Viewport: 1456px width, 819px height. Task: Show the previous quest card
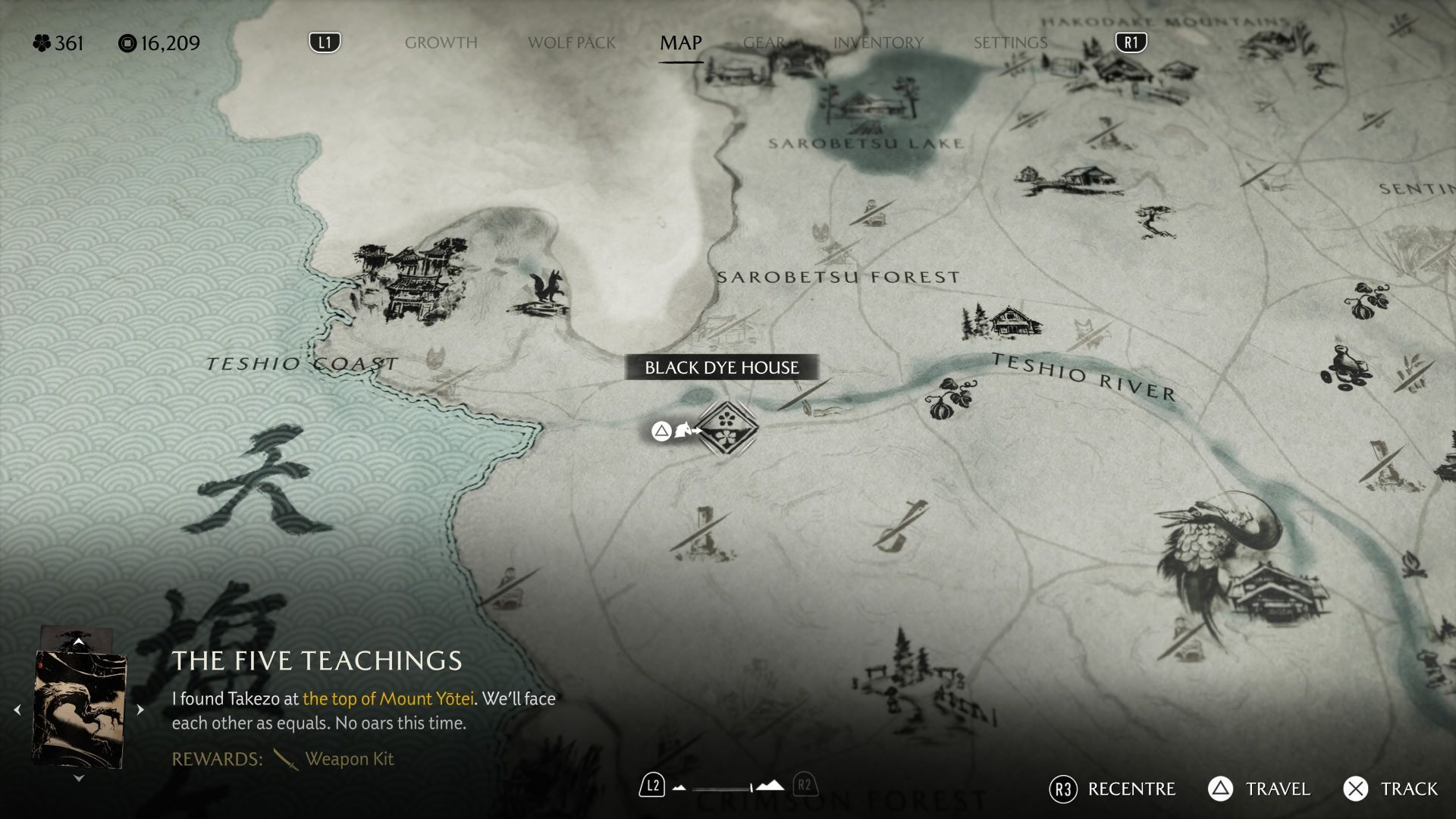(17, 710)
